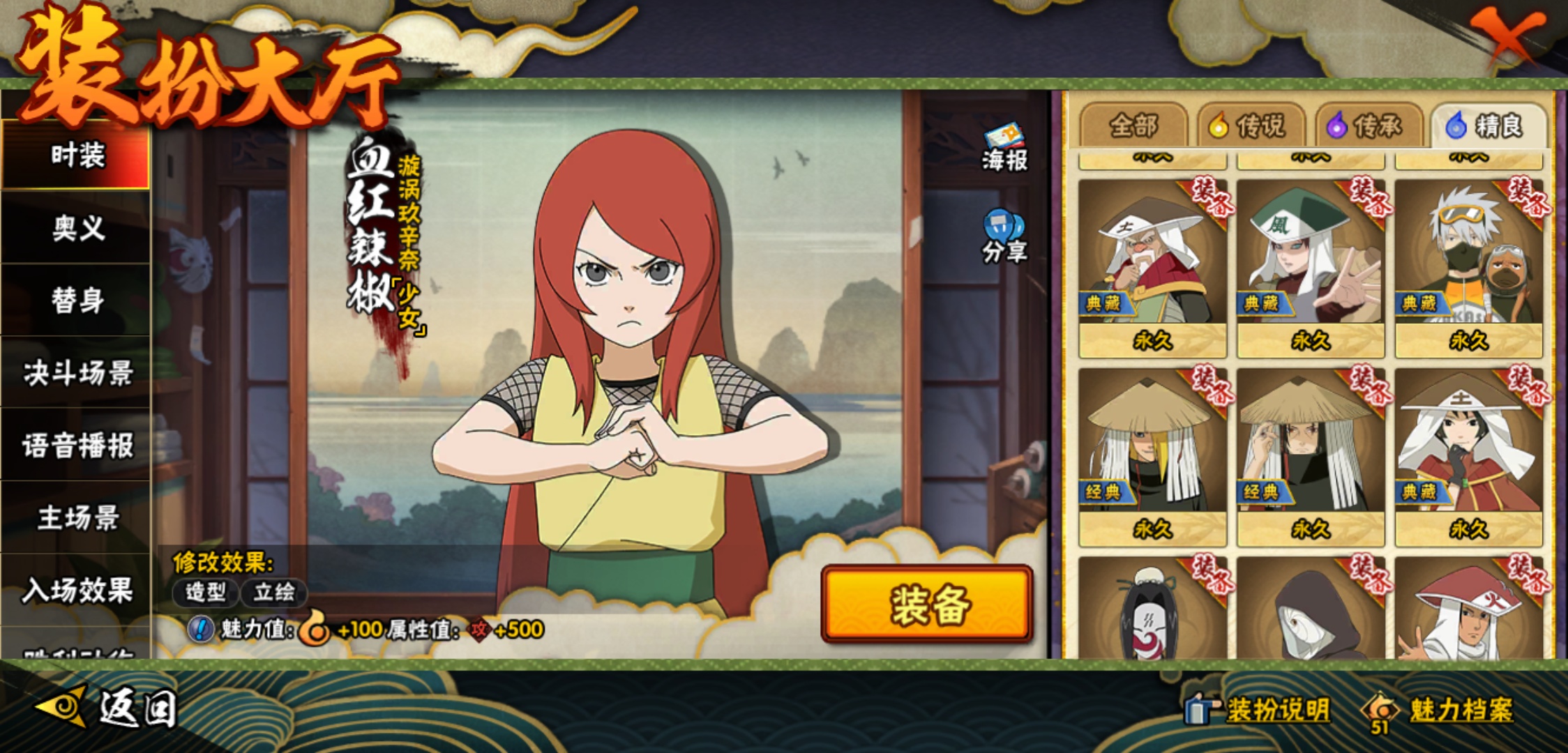This screenshot has width=1568, height=753.
Task: Toggle the 立绘 effect button
Action: pos(274,593)
